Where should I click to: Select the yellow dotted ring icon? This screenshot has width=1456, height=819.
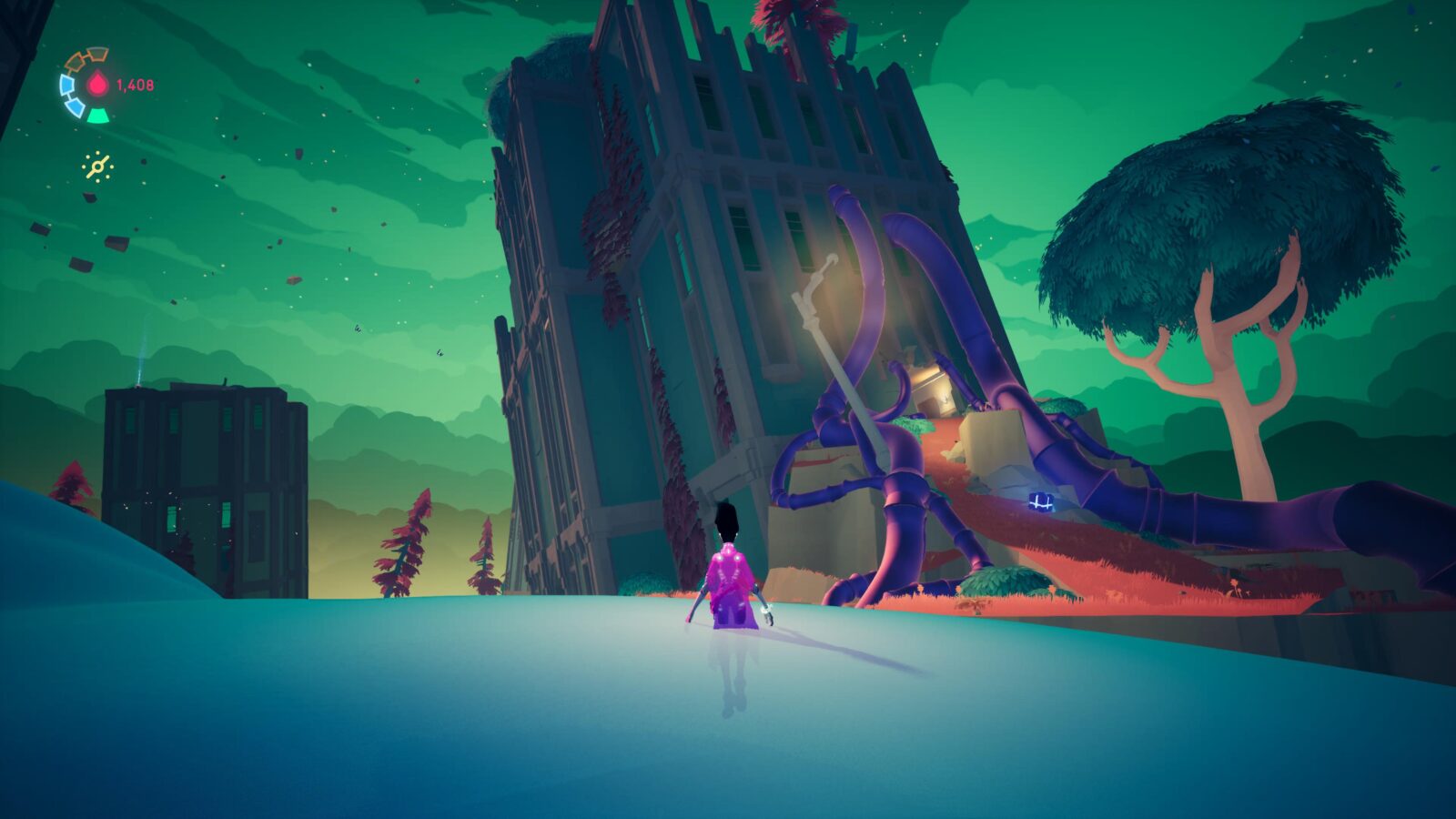(x=96, y=167)
